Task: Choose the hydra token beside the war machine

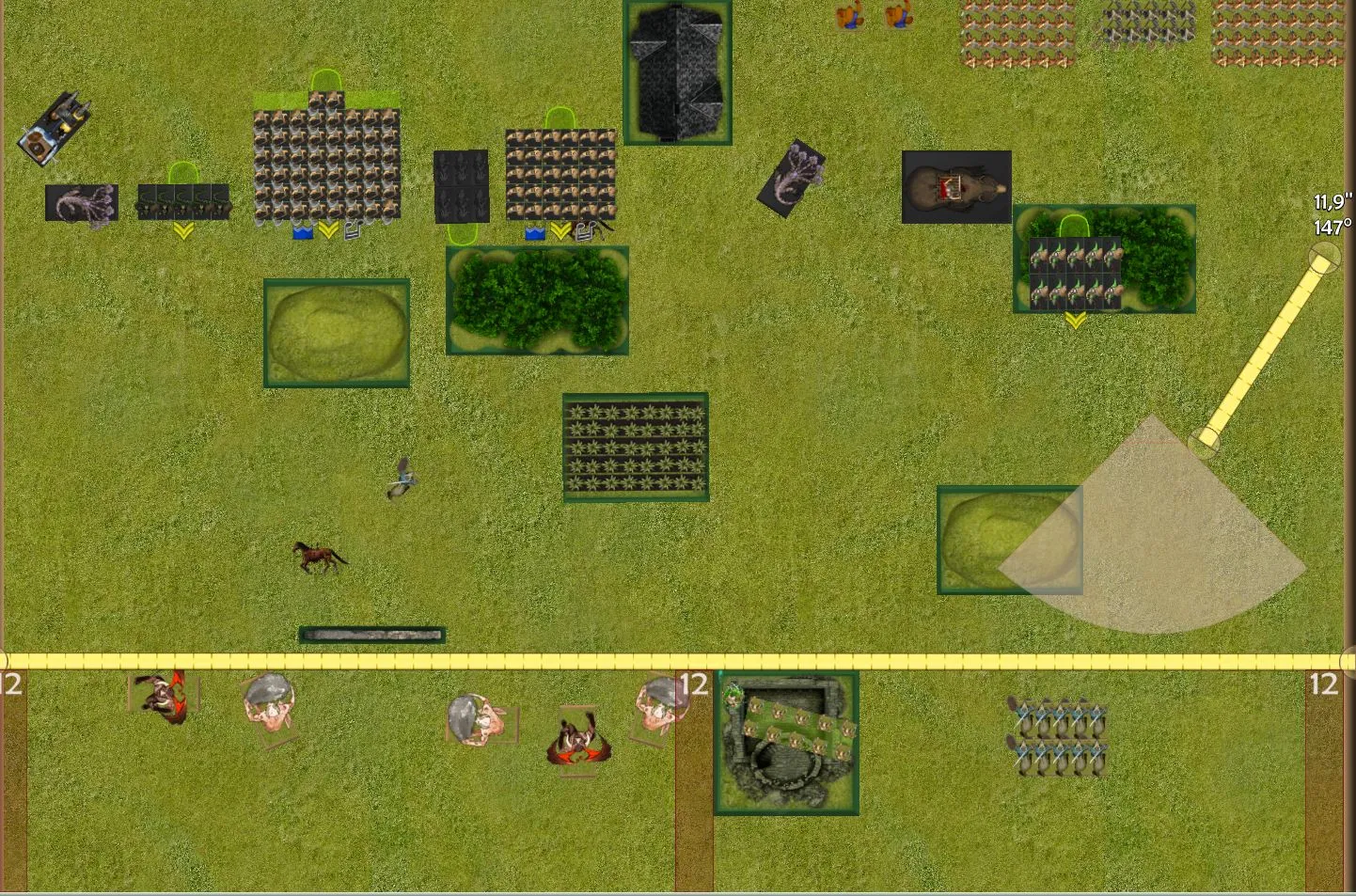Action: pos(82,203)
